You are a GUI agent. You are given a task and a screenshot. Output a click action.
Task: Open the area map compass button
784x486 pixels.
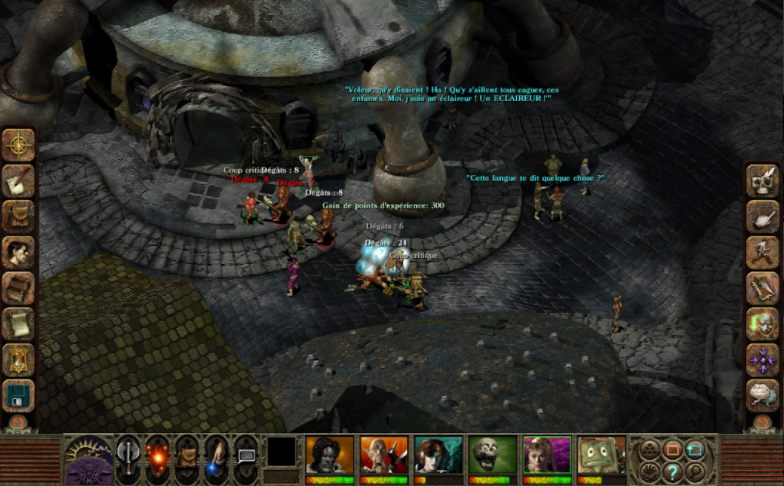coord(18,145)
